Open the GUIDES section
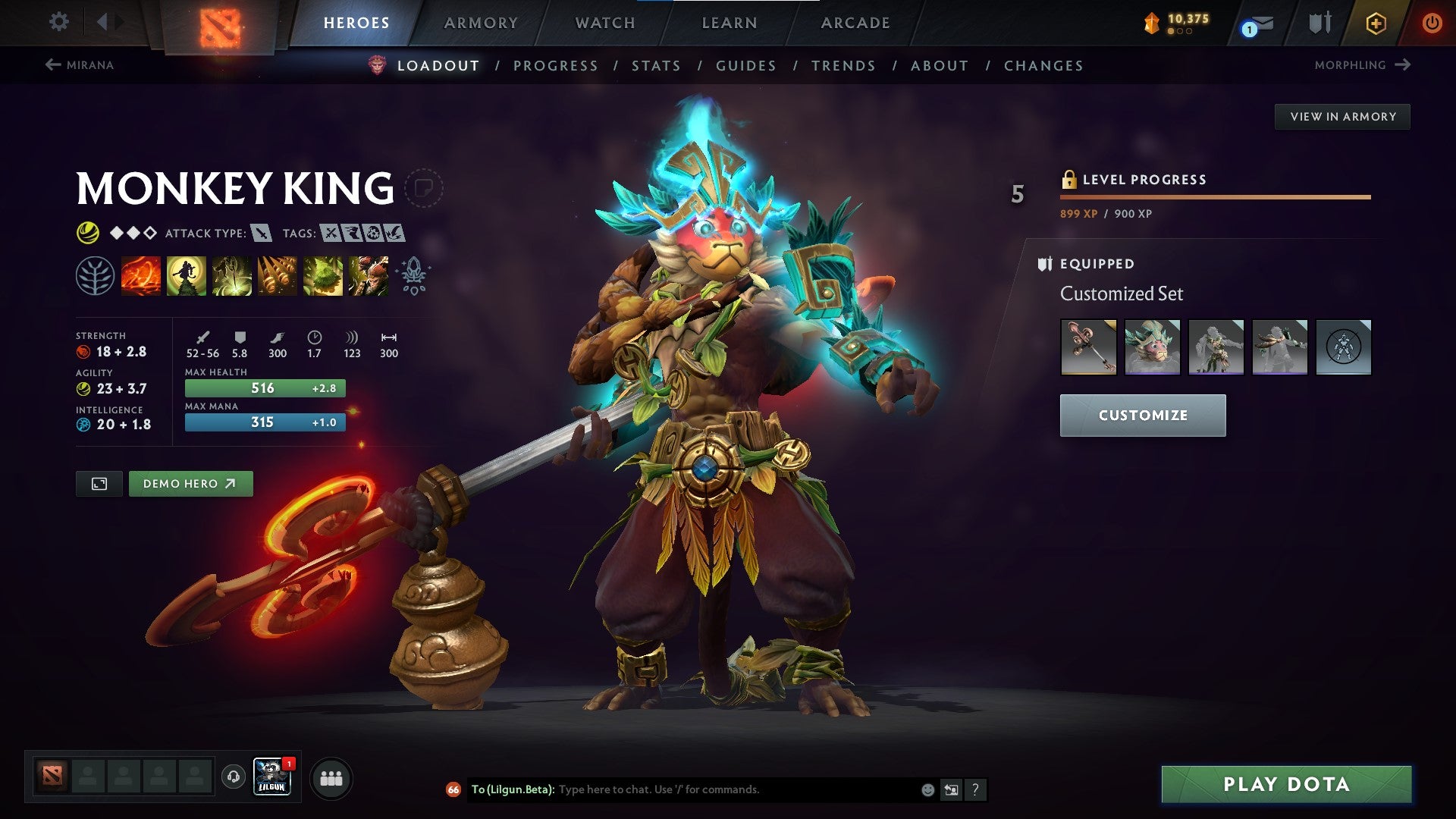The width and height of the screenshot is (1456, 819). point(745,65)
